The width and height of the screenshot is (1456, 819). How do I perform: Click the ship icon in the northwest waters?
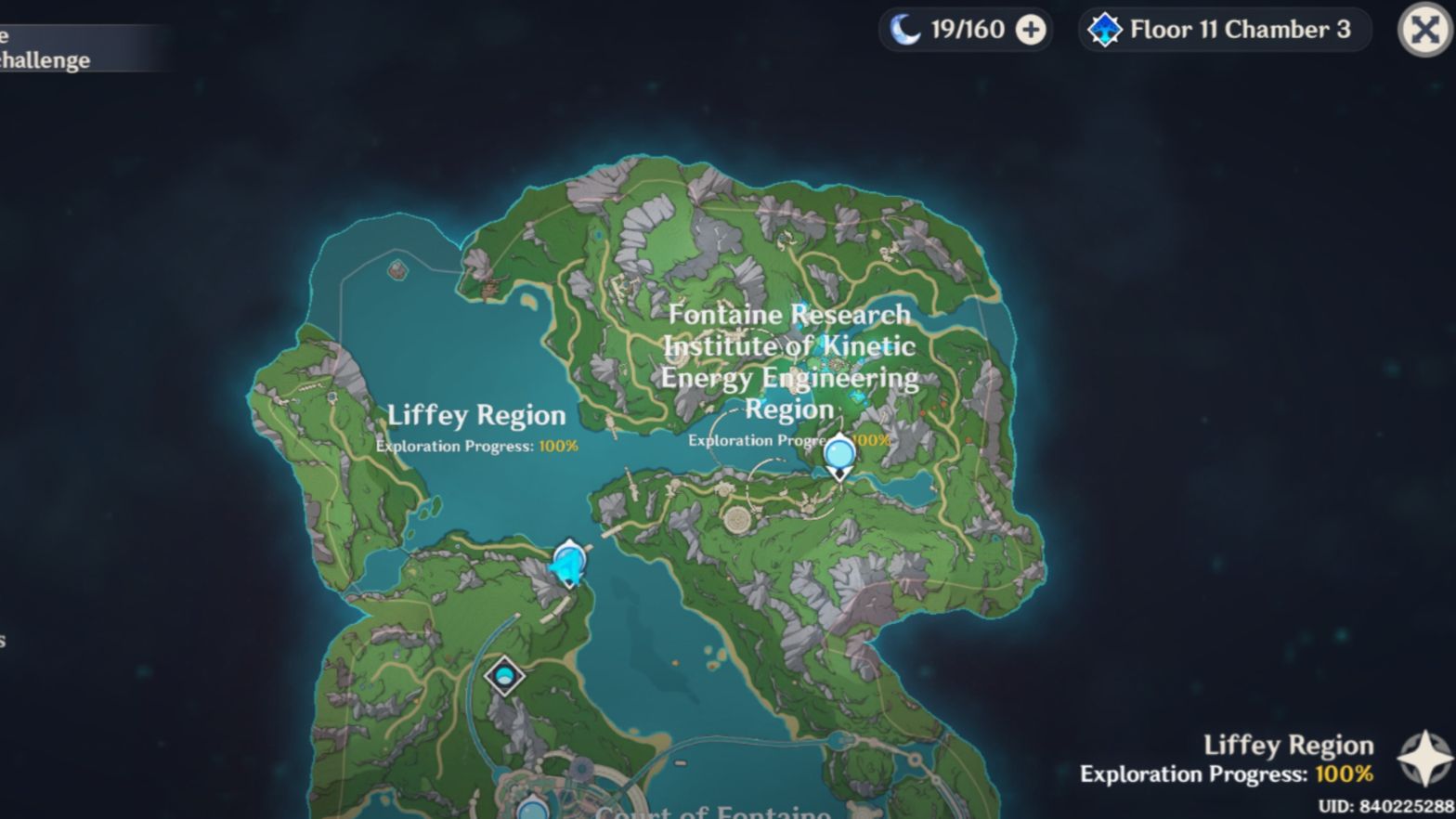pos(397,272)
